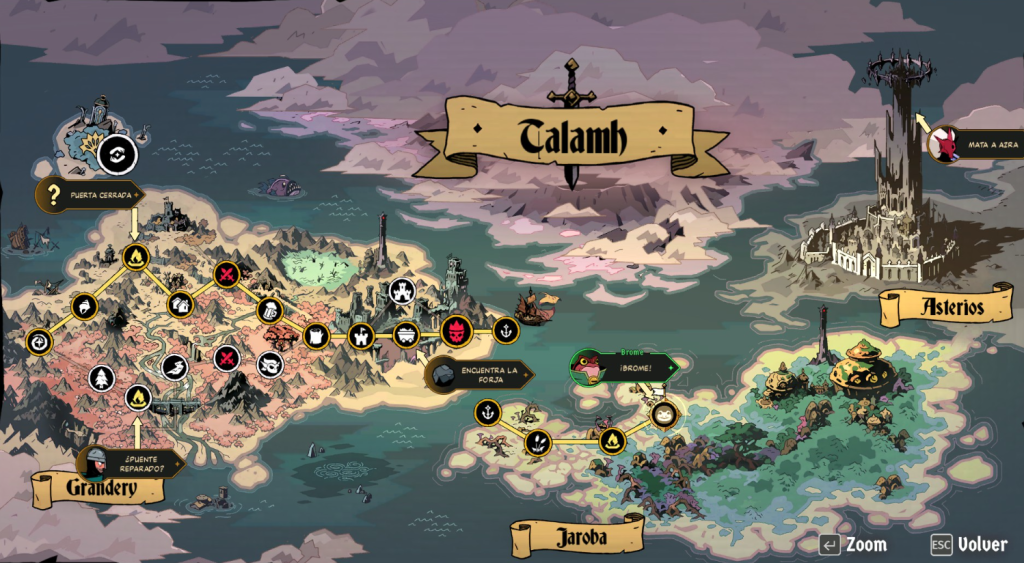The height and width of the screenshot is (563, 1024).
Task: Click the helmet map node
Action: click(85, 306)
